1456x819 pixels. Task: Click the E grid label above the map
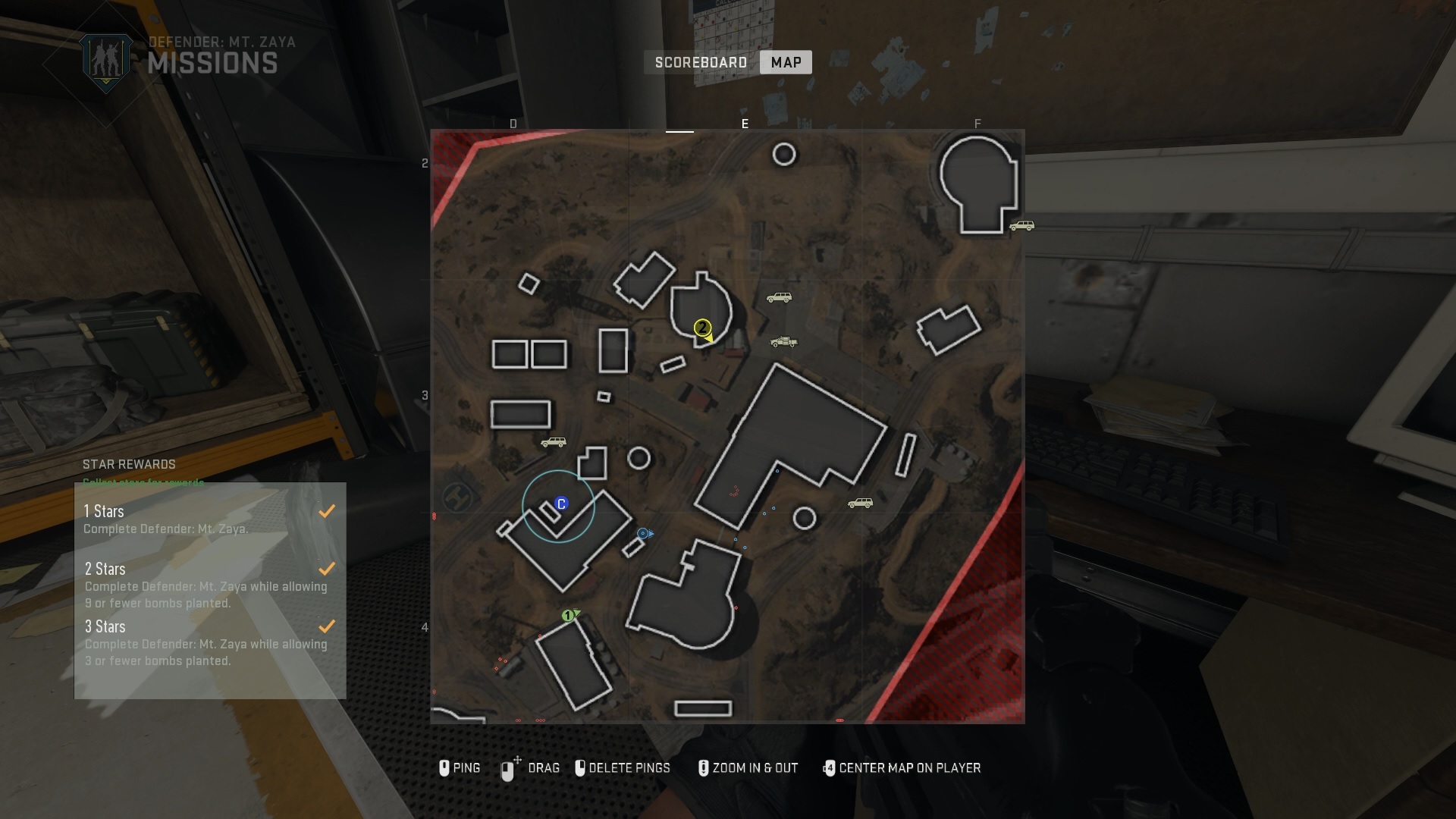click(x=745, y=123)
